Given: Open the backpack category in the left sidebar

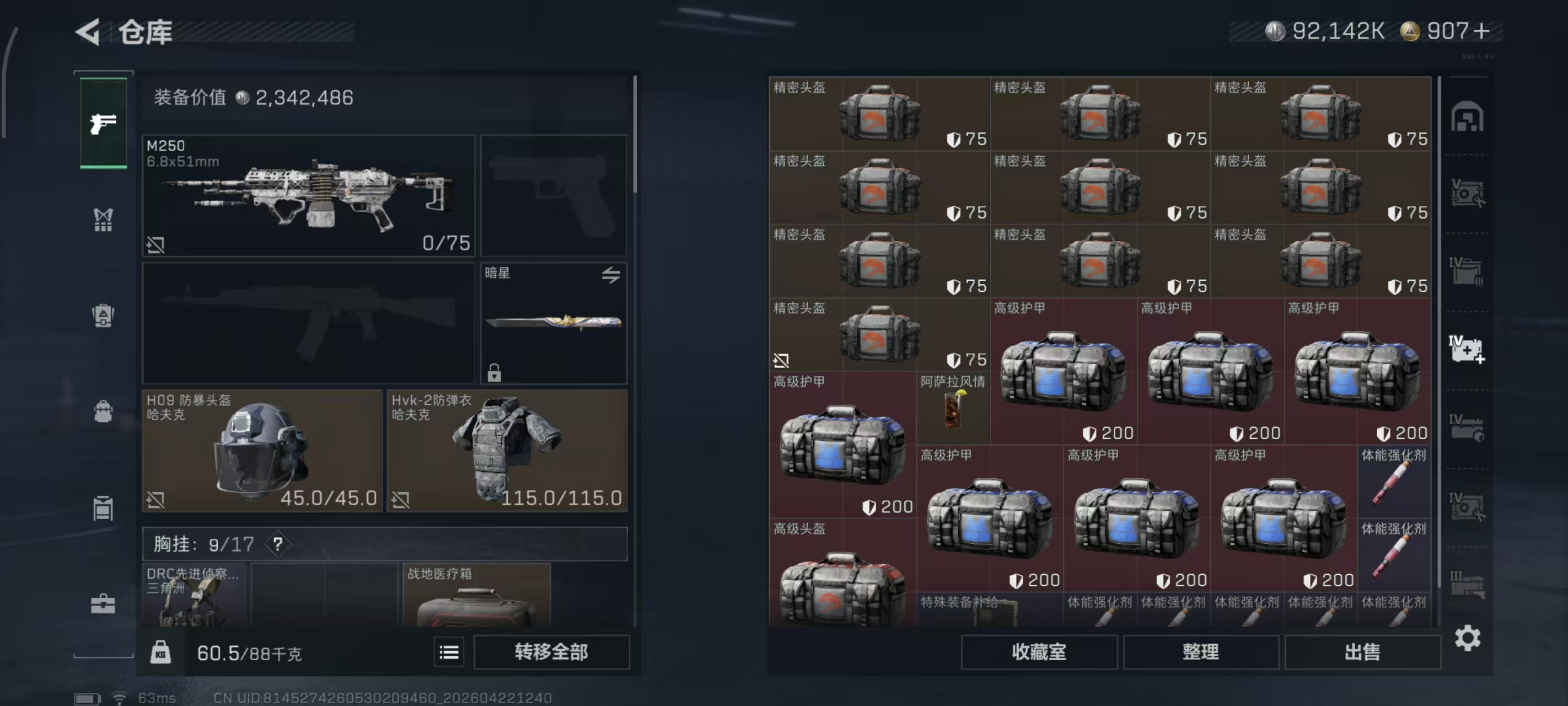Looking at the screenshot, I should point(104,413).
